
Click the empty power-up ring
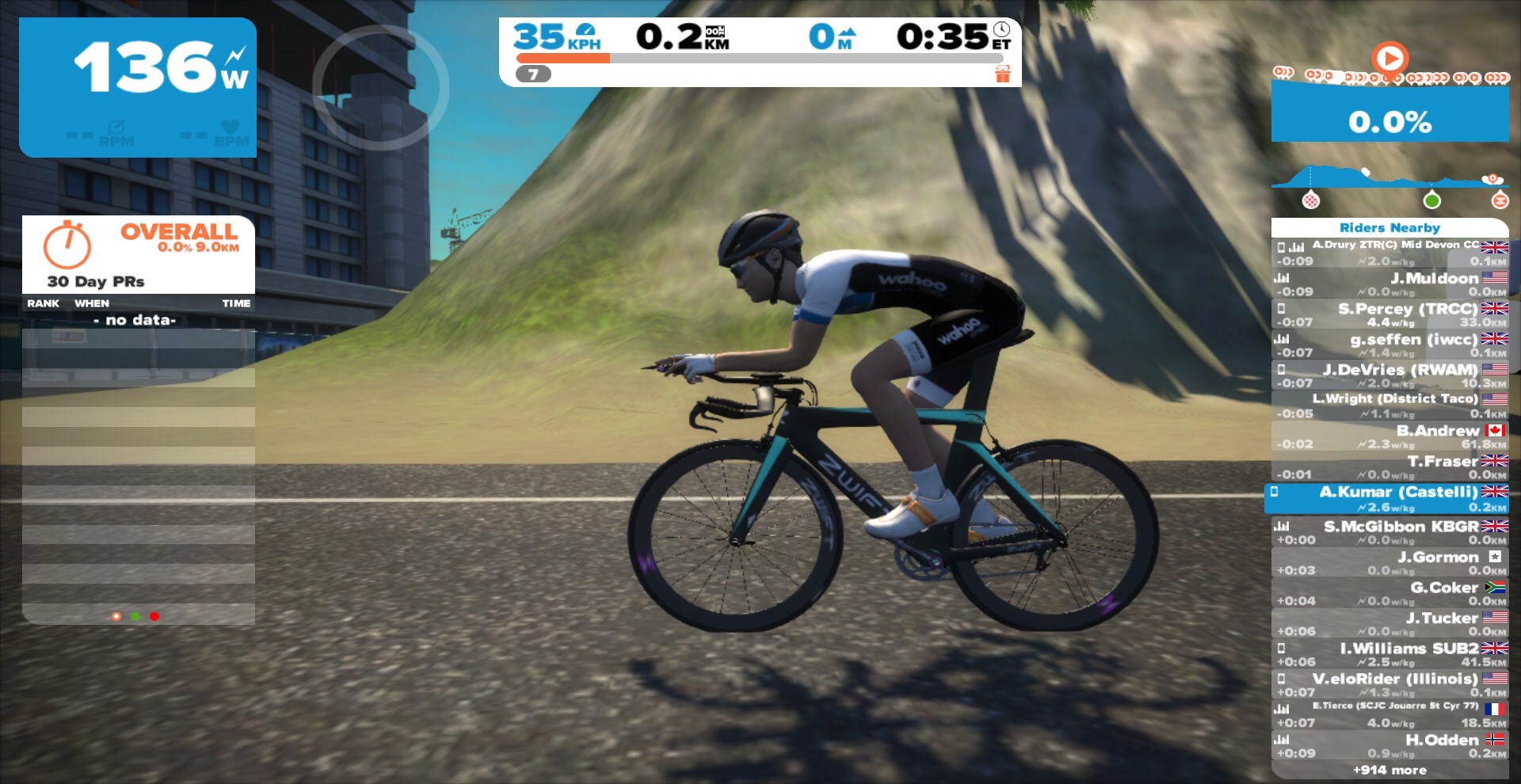click(381, 87)
